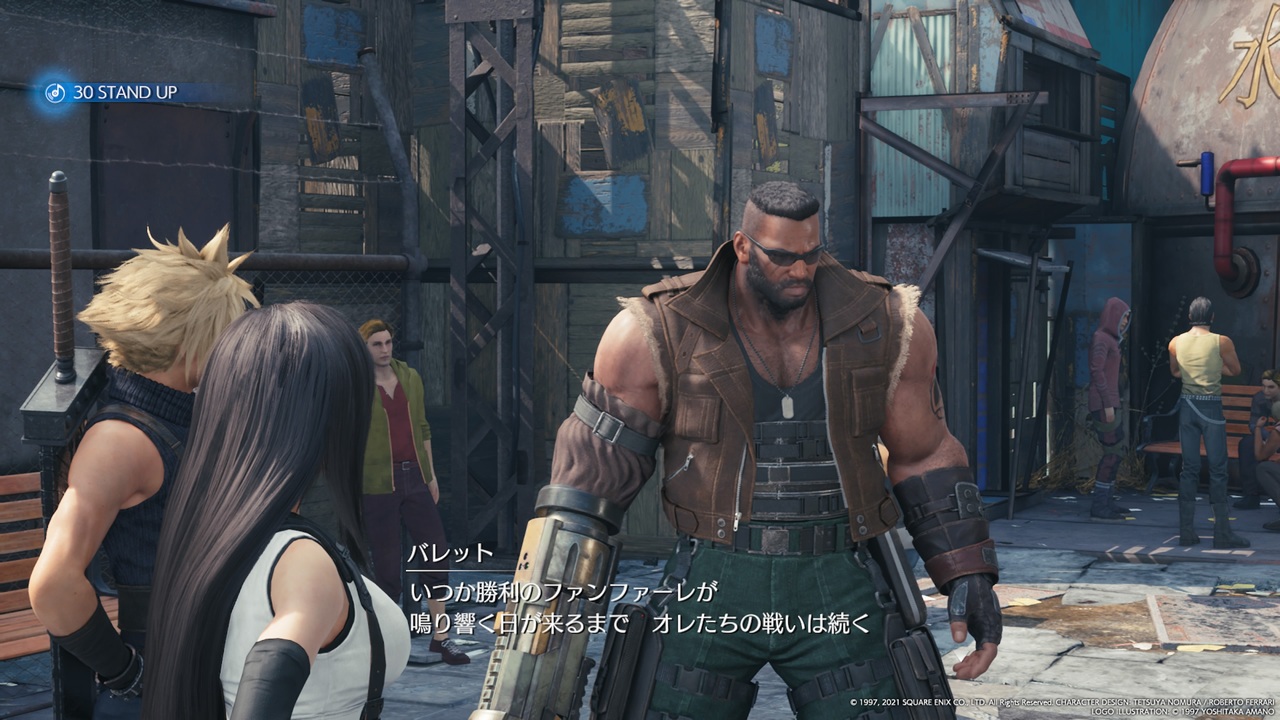Image resolution: width=1280 pixels, height=720 pixels.
Task: Select Barret's brown leather vest
Action: coord(700,420)
